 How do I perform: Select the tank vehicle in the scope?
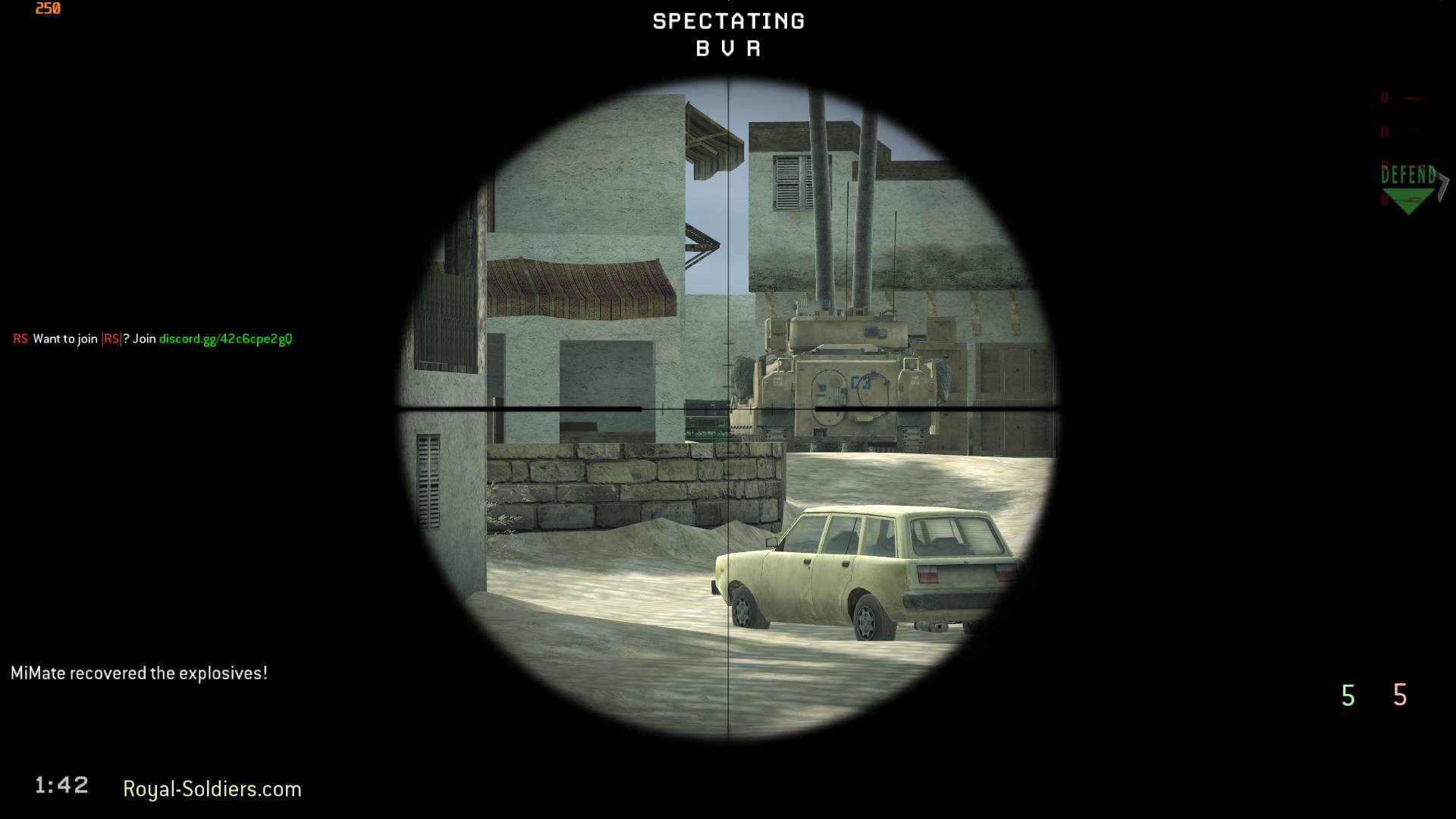(842, 379)
